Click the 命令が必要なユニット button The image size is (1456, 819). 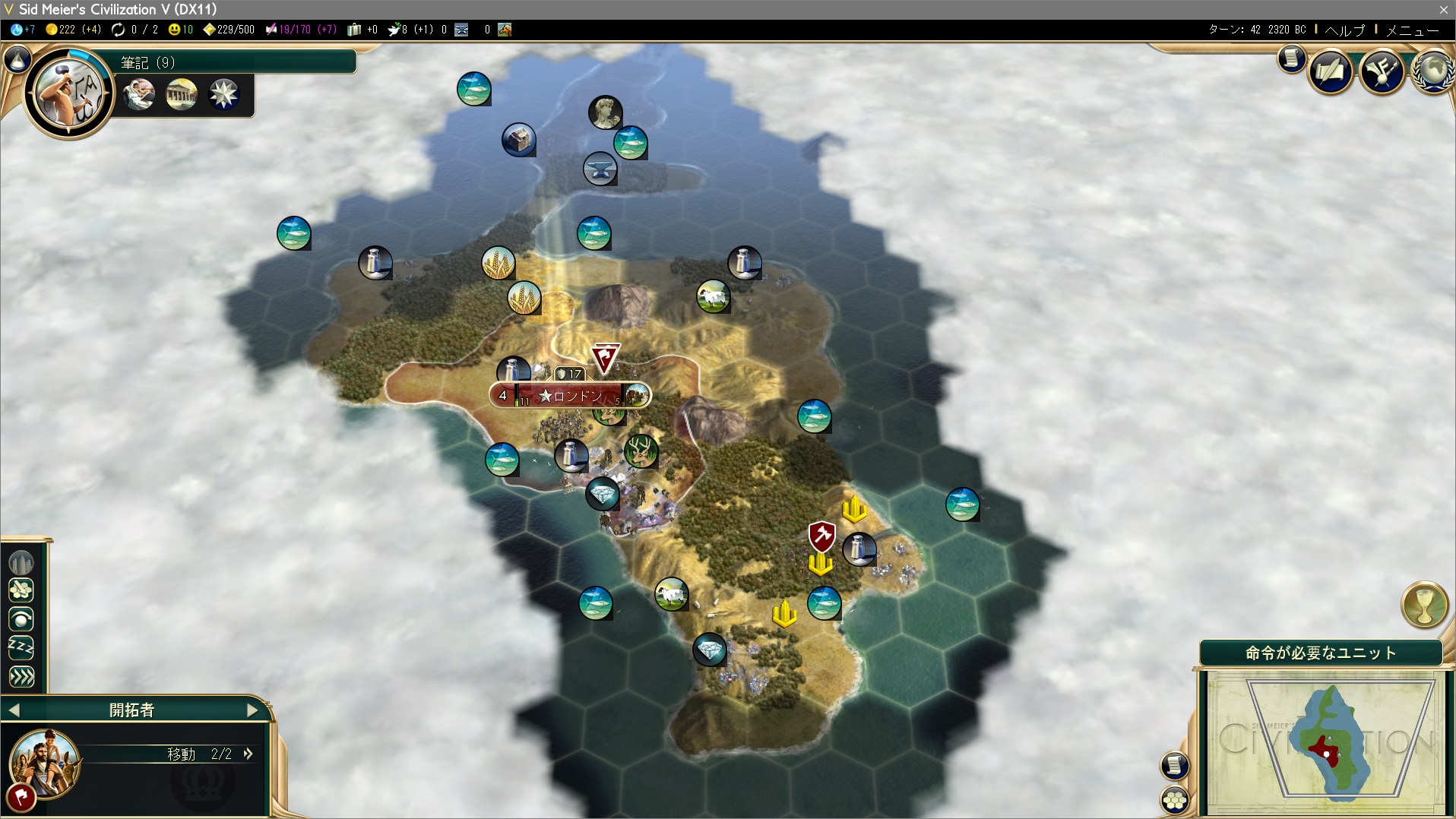pos(1321,653)
